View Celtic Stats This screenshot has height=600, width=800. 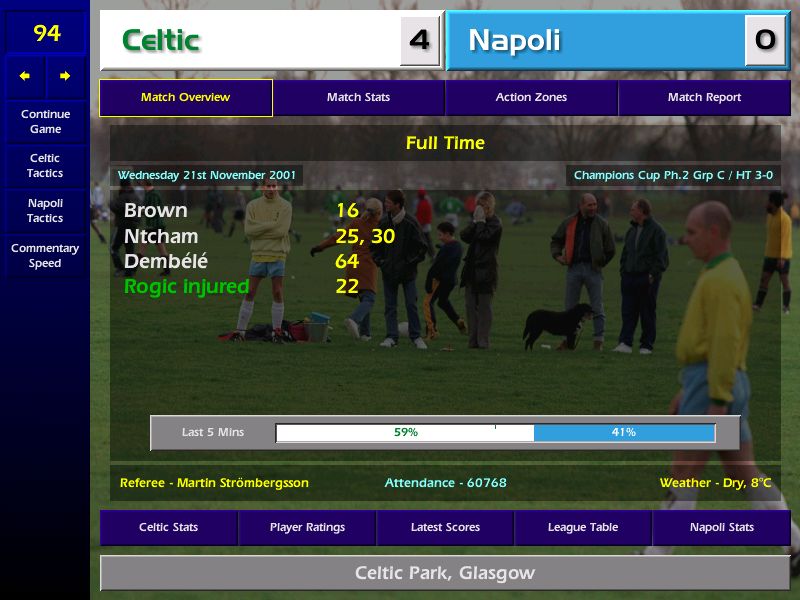tap(168, 527)
